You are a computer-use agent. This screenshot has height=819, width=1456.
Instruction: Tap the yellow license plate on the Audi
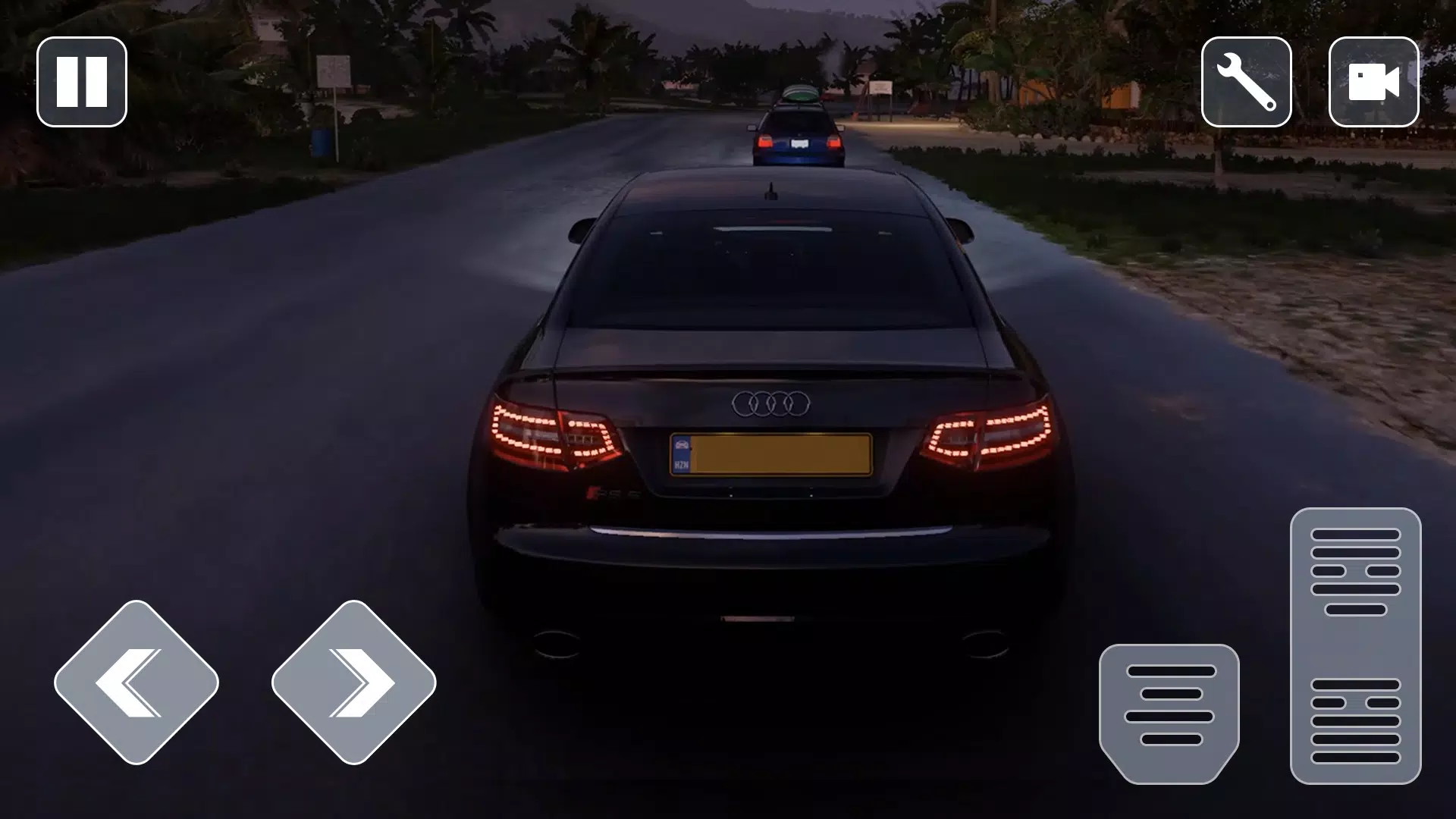point(772,455)
